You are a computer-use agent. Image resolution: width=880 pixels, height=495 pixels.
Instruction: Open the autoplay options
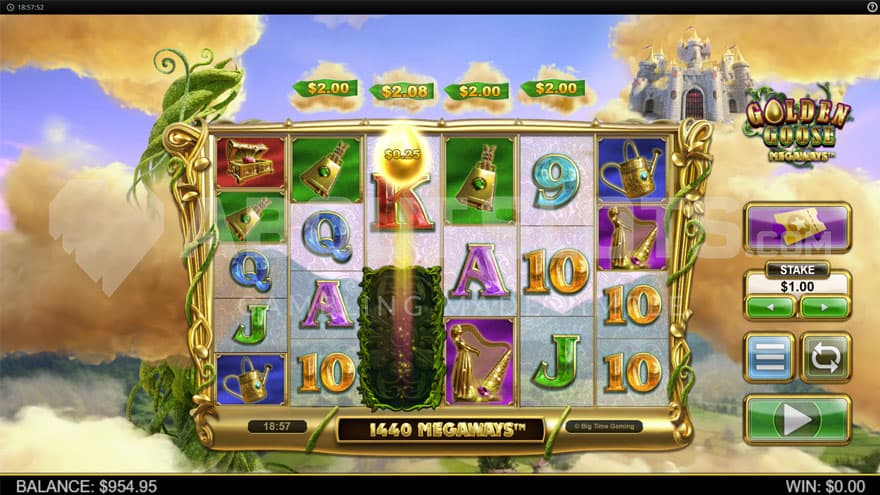coord(826,358)
